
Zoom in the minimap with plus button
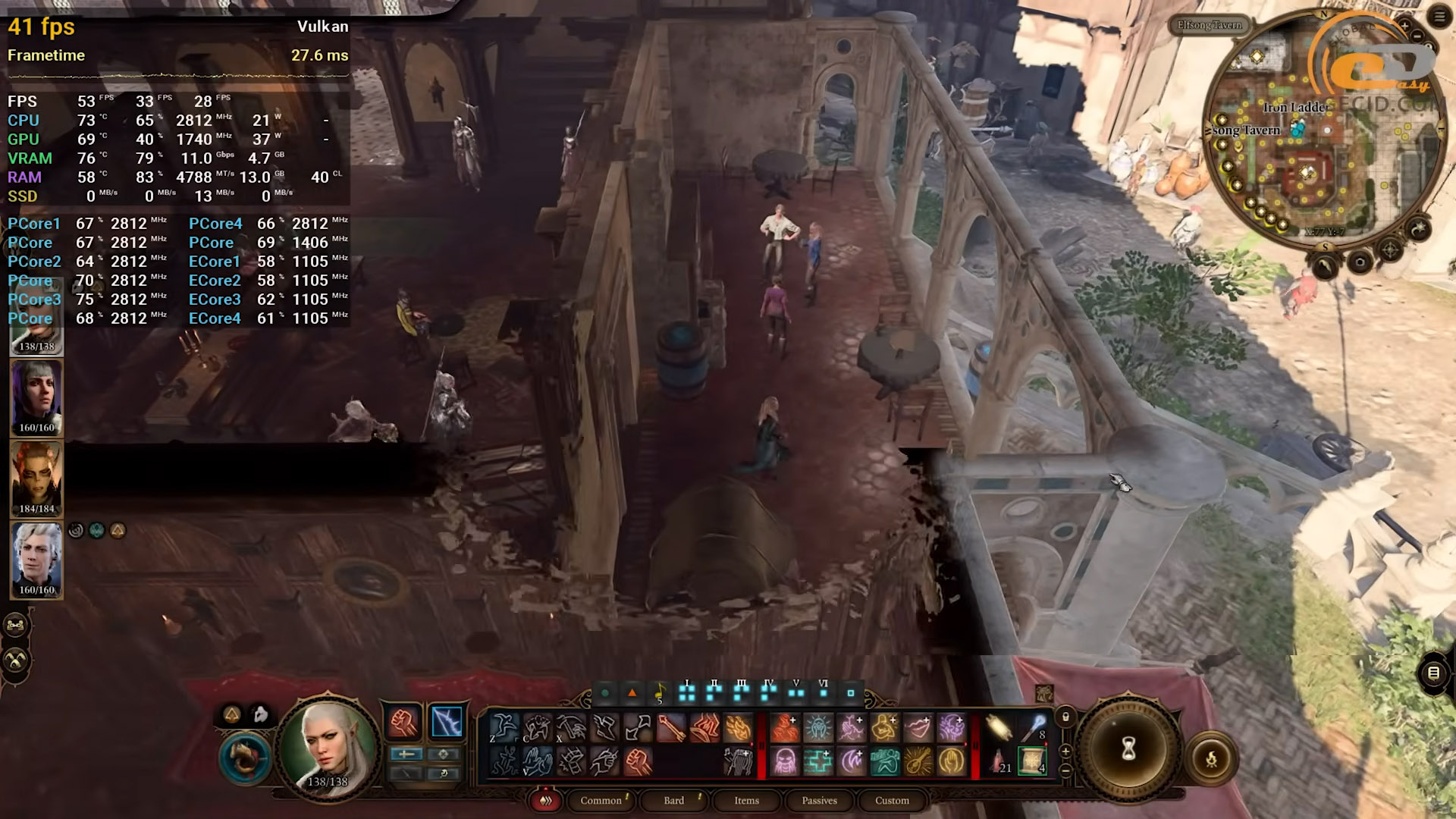pyautogui.click(x=1404, y=26)
